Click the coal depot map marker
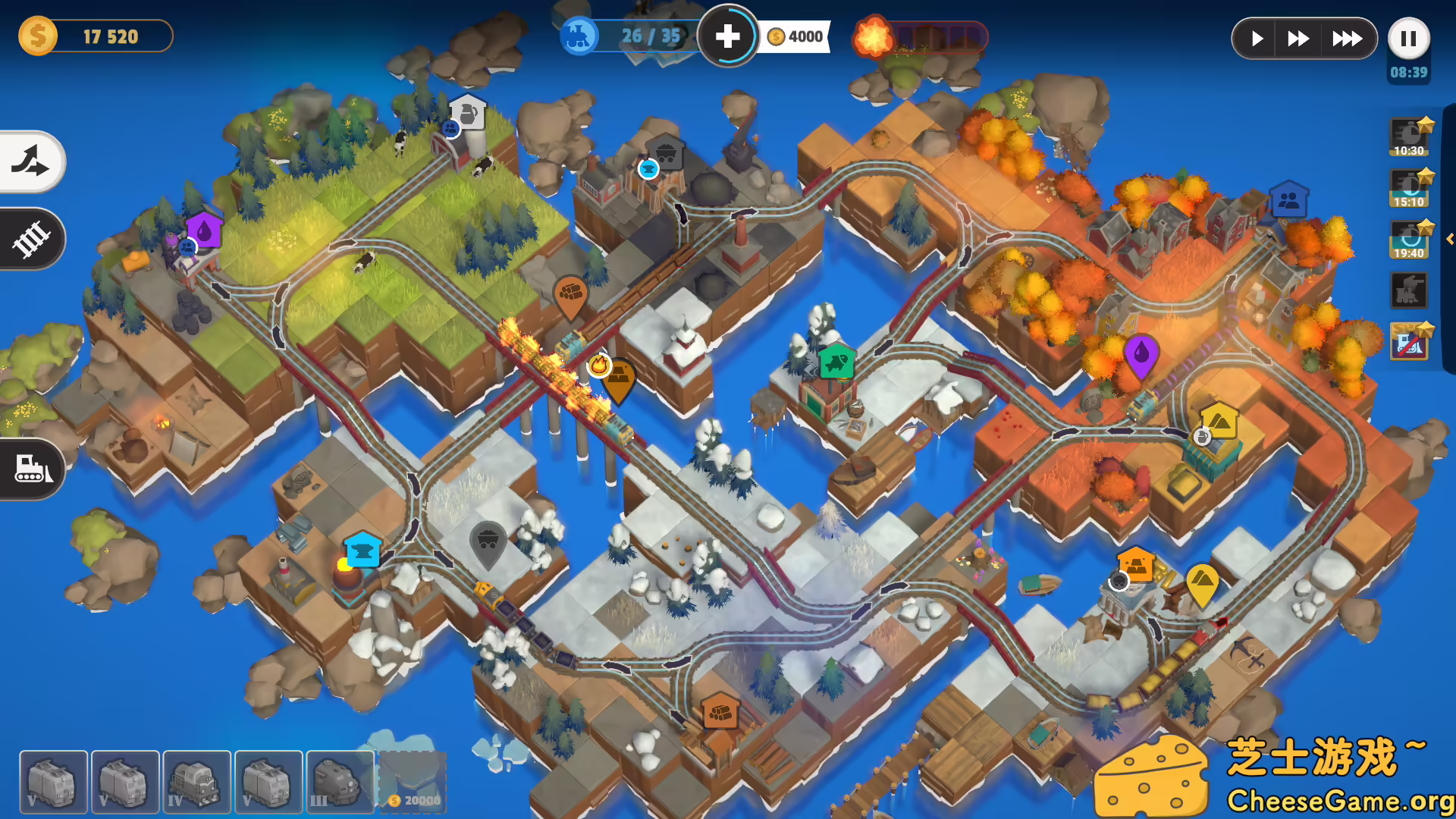 point(488,541)
